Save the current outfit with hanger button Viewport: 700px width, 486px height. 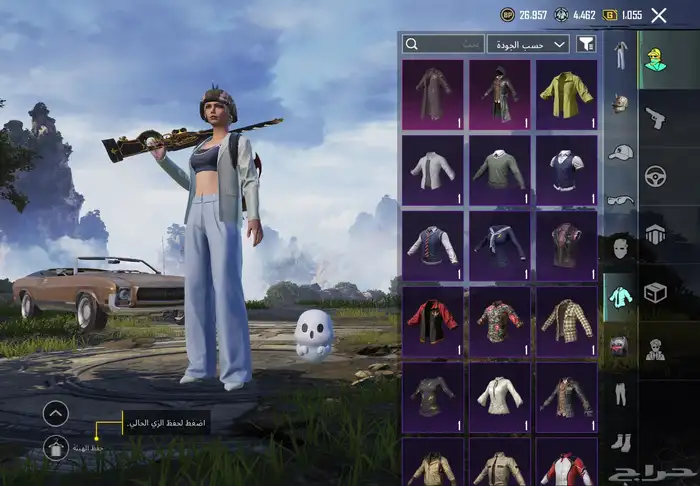click(x=56, y=449)
